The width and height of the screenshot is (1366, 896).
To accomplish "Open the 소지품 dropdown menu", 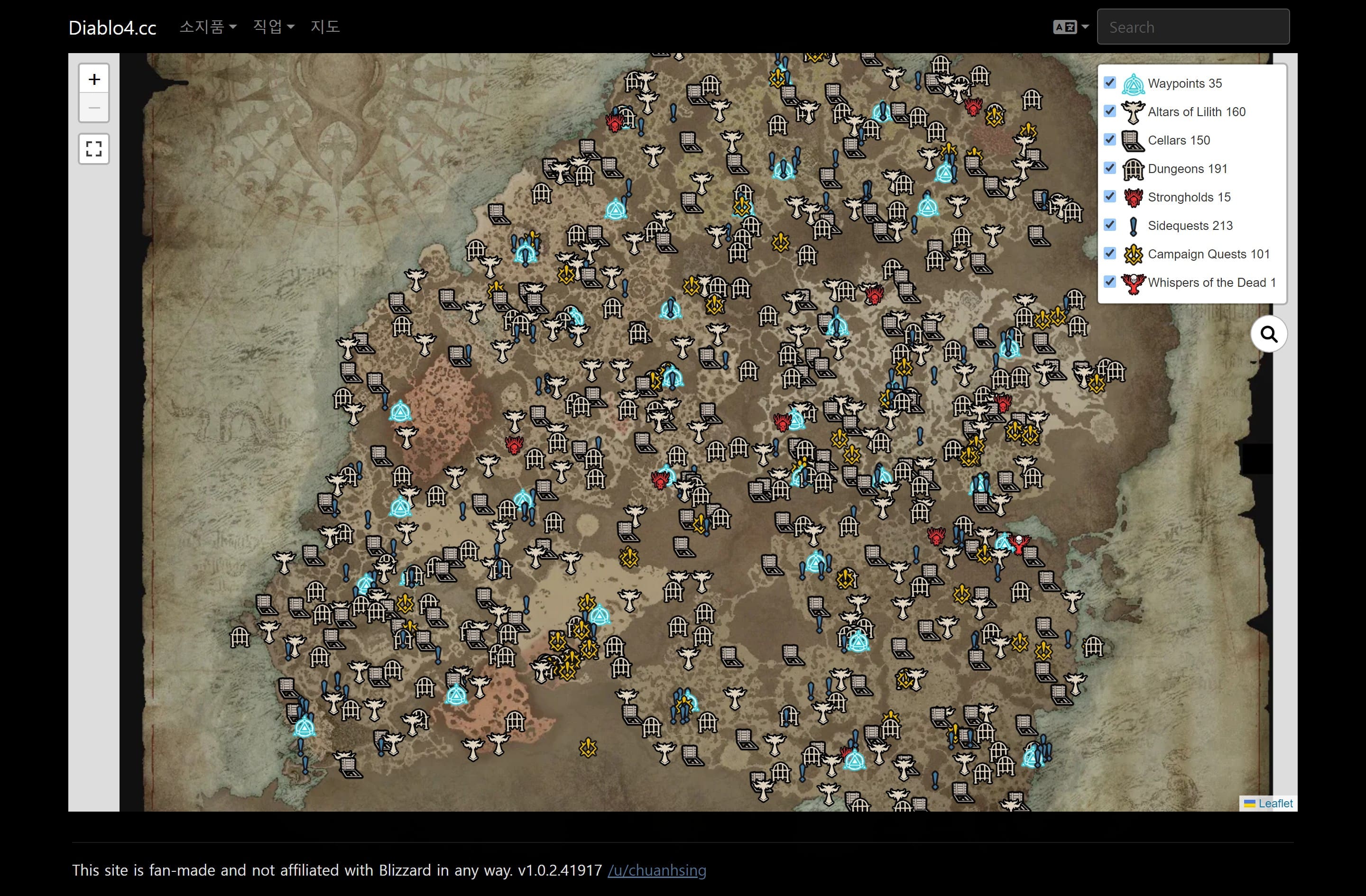I will (x=208, y=27).
